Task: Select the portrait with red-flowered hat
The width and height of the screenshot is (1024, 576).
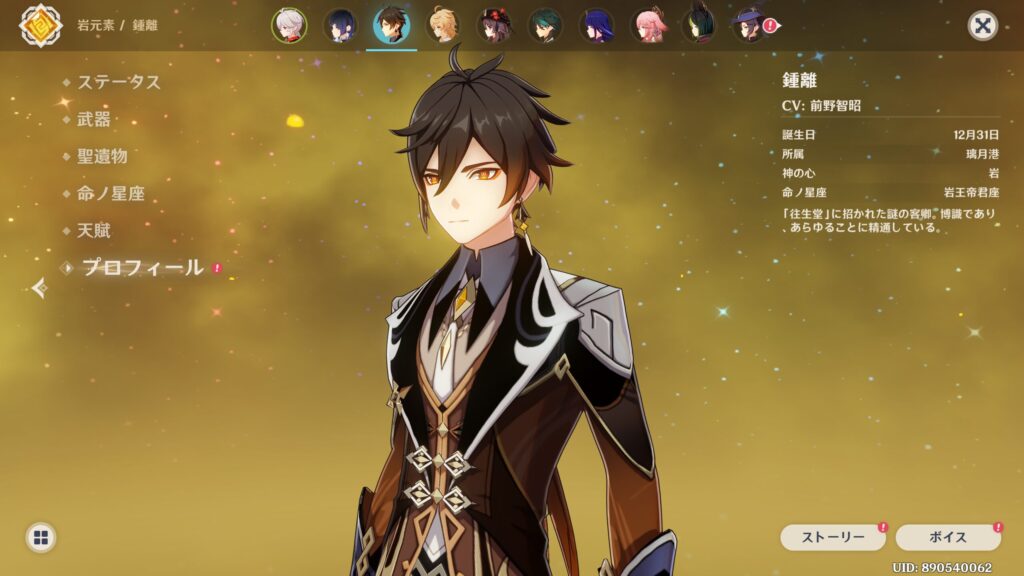Action: tap(494, 26)
